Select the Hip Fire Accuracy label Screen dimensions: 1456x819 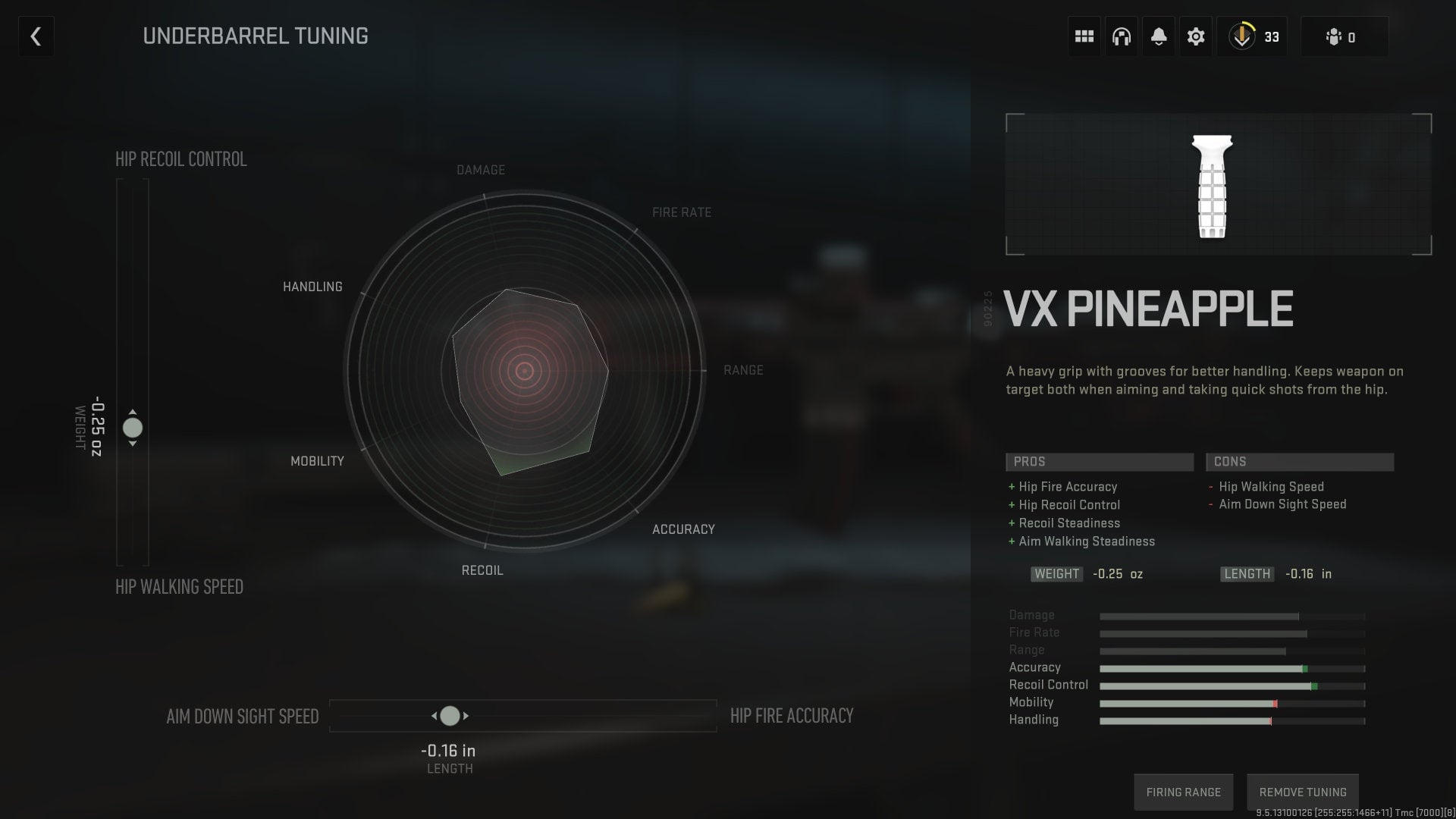pyautogui.click(x=791, y=715)
